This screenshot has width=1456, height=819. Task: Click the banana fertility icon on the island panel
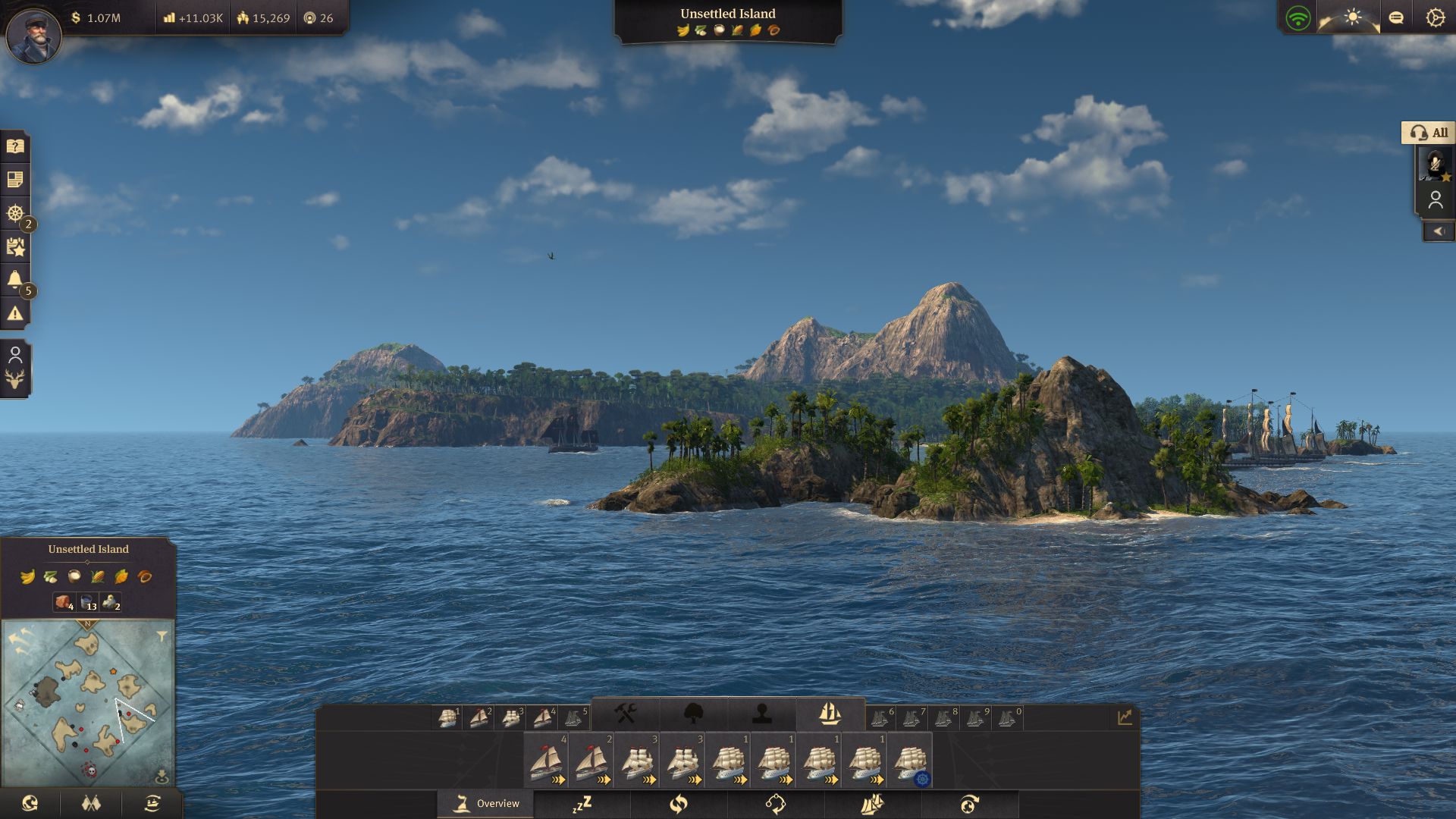(x=27, y=578)
